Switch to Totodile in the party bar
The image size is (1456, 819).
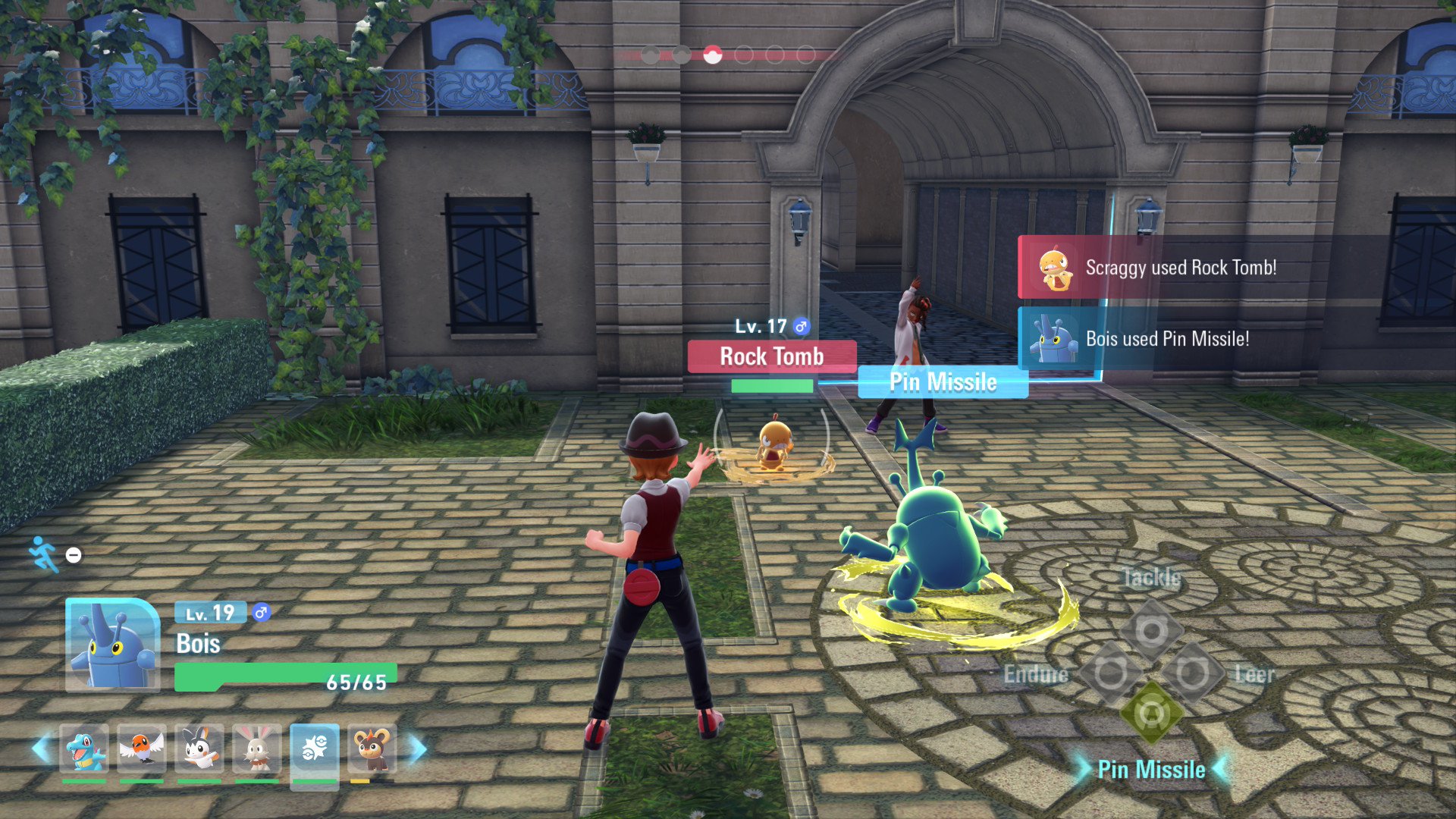pyautogui.click(x=84, y=749)
